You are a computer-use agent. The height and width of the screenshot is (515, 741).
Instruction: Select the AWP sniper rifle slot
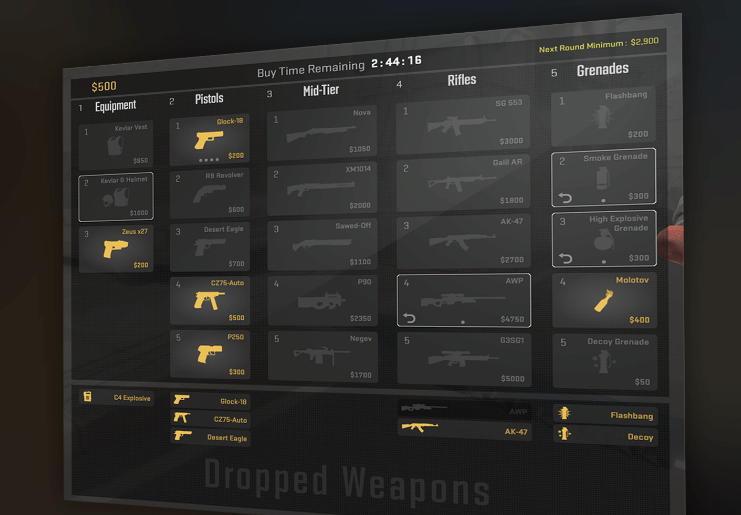(463, 300)
